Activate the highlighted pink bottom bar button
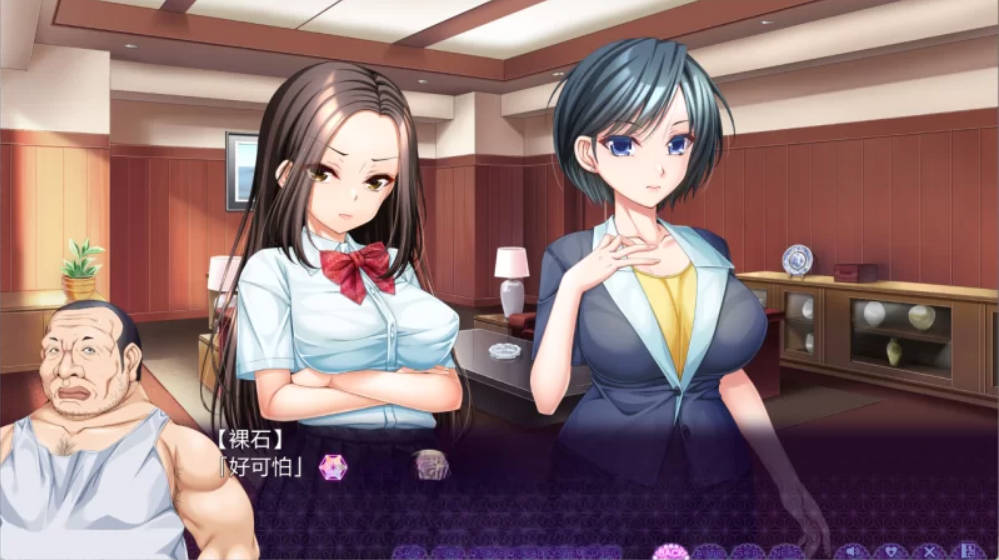The height and width of the screenshot is (560, 999). coord(670,552)
